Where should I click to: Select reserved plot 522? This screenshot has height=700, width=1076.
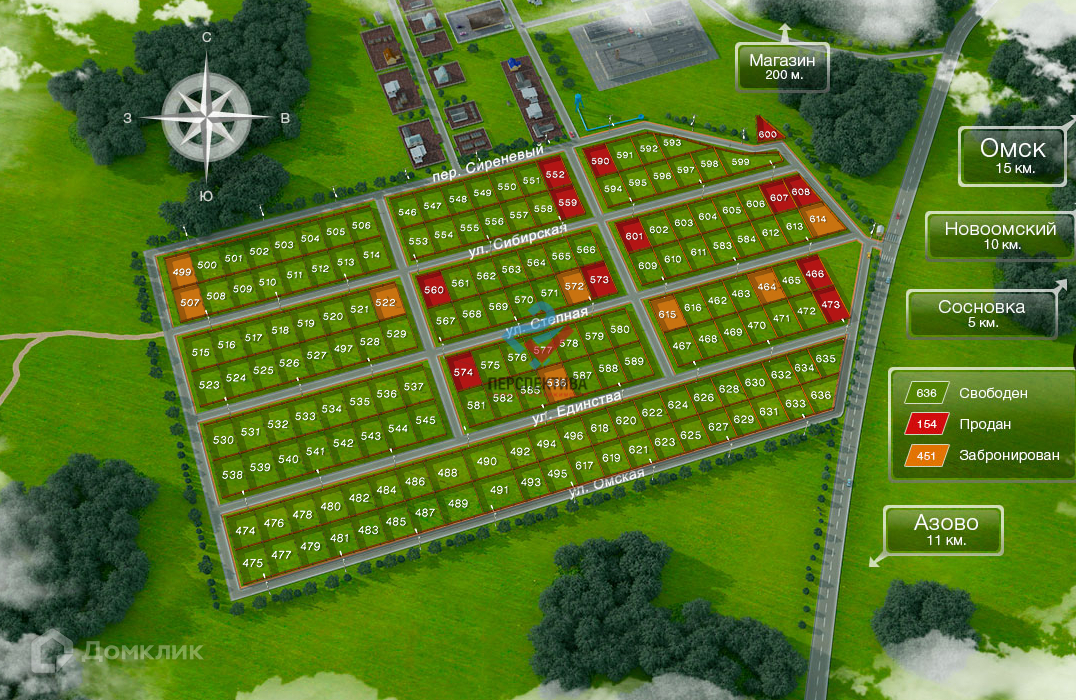tap(385, 302)
